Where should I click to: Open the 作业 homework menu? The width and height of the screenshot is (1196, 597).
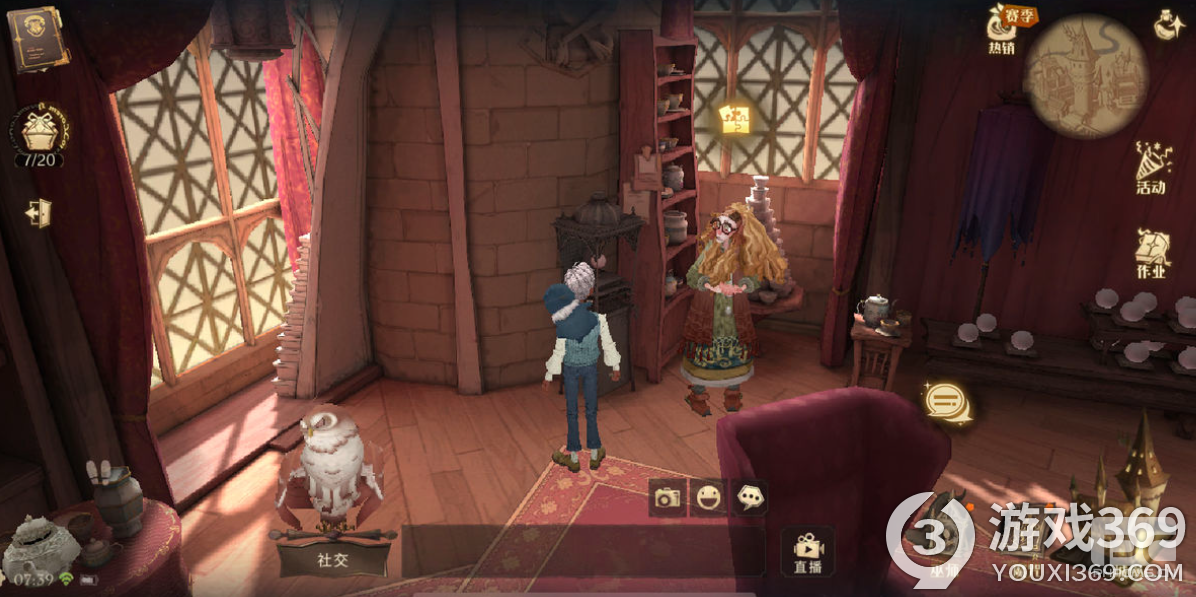1152,253
